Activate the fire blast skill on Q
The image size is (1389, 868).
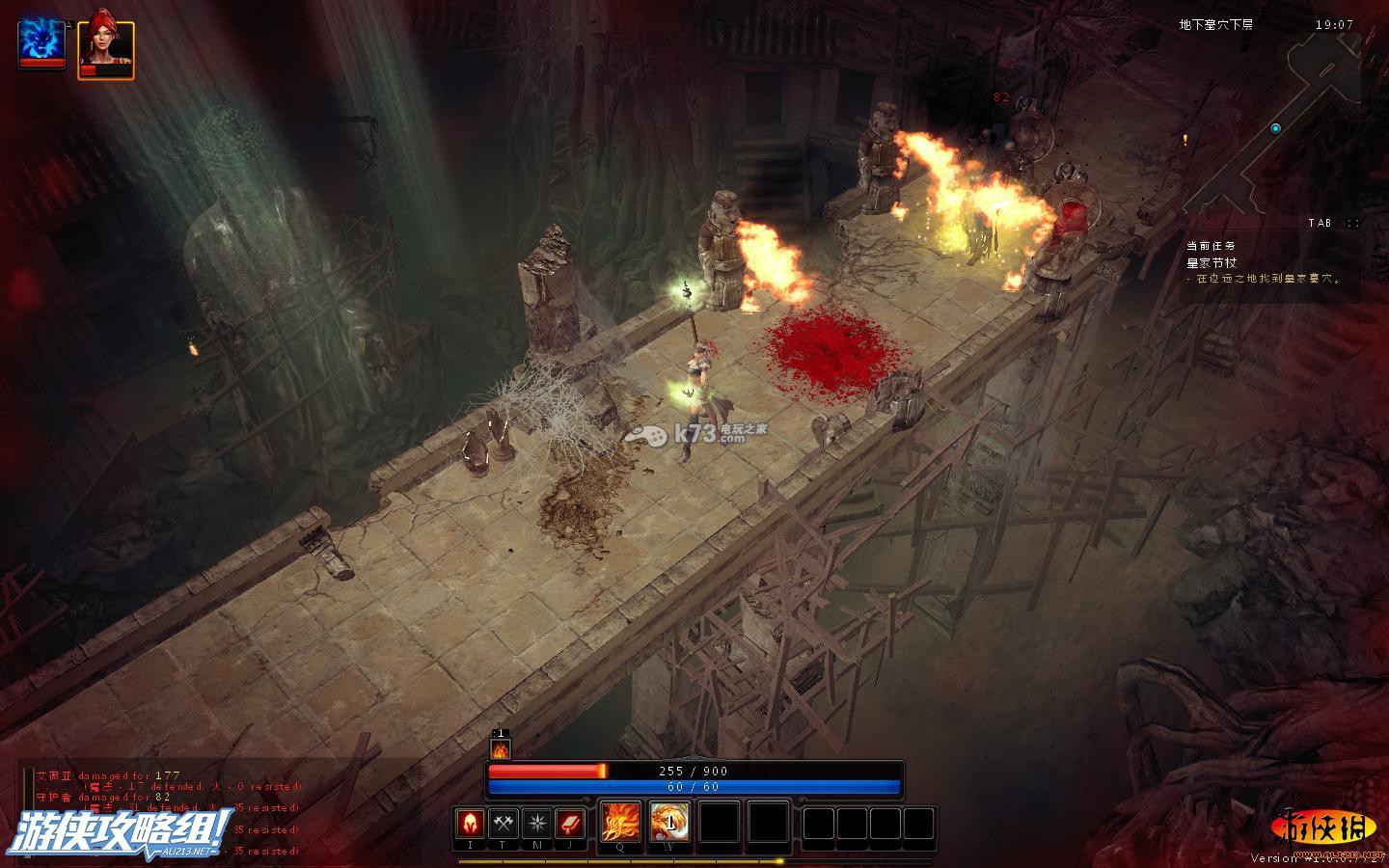point(619,823)
